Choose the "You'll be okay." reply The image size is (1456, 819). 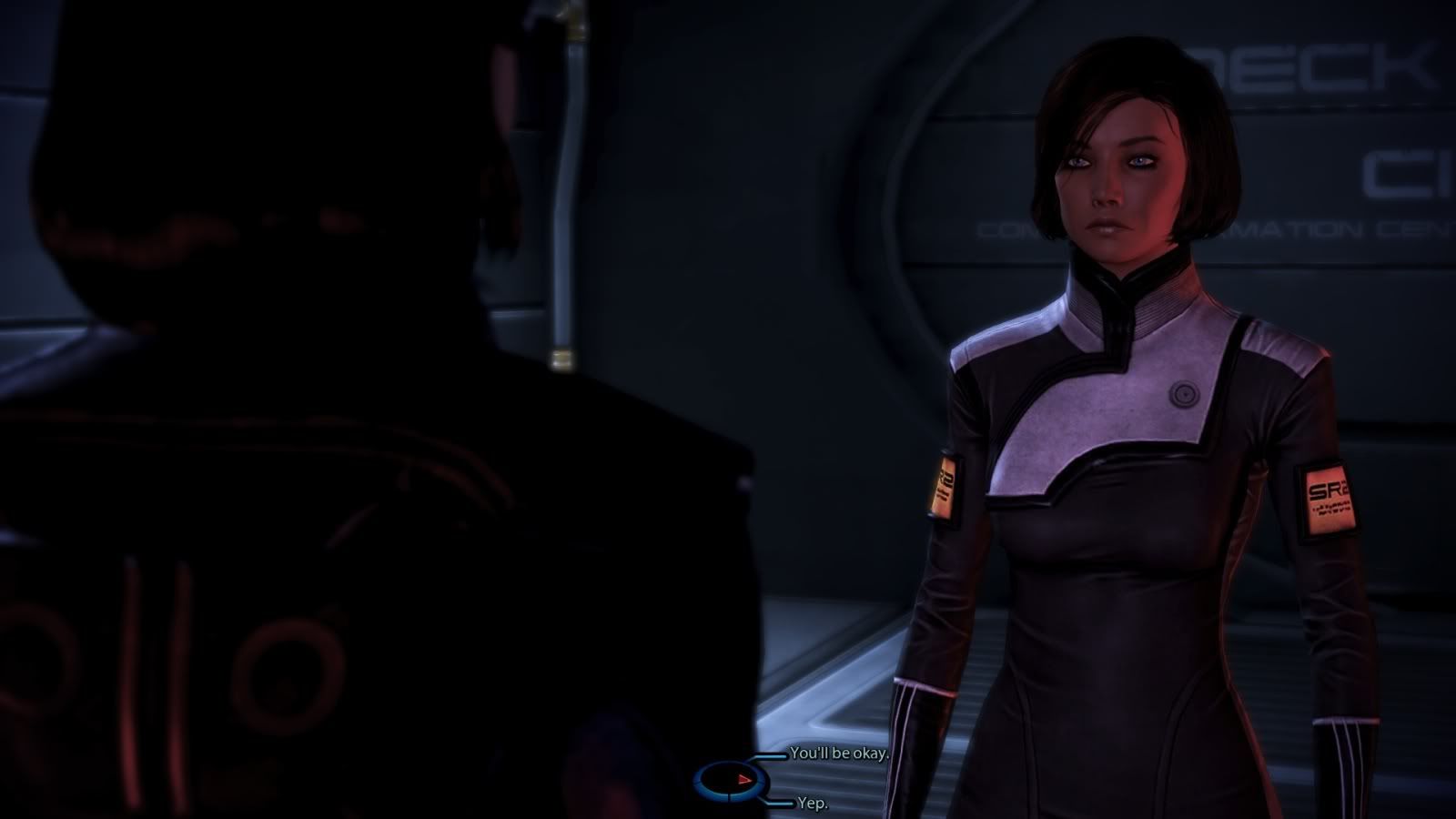tap(838, 753)
